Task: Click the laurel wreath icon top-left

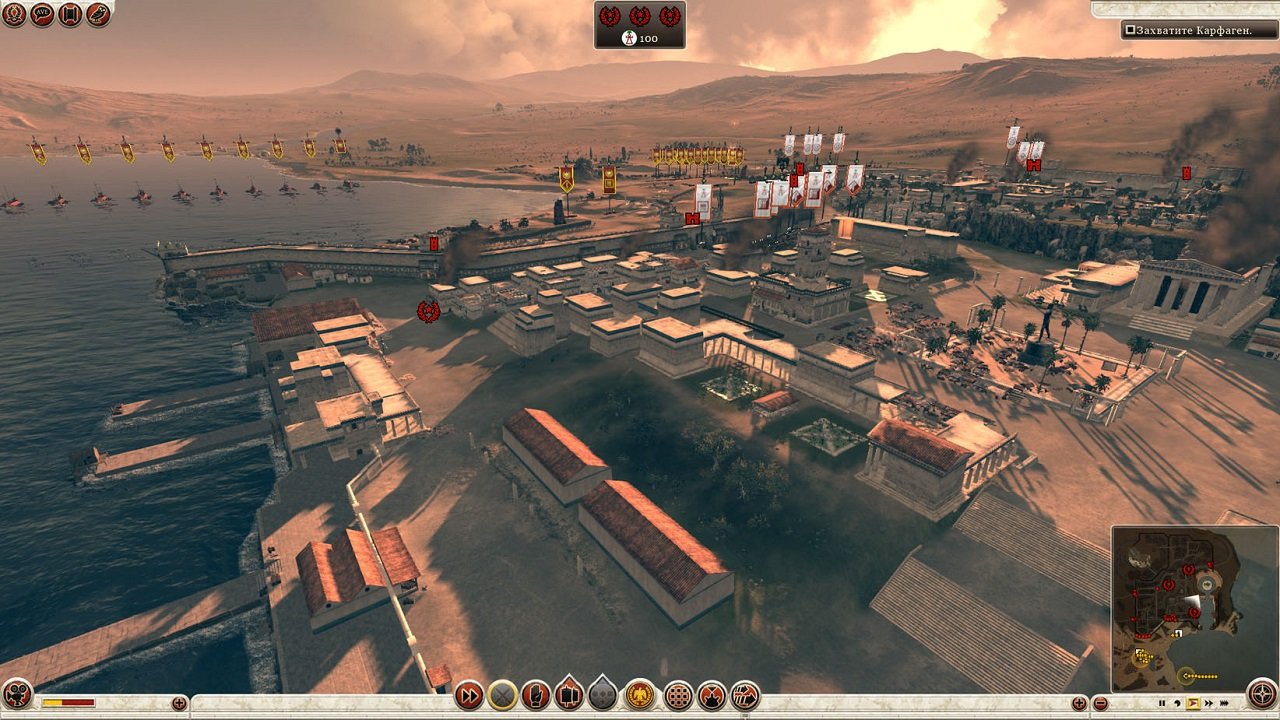Action: point(13,15)
